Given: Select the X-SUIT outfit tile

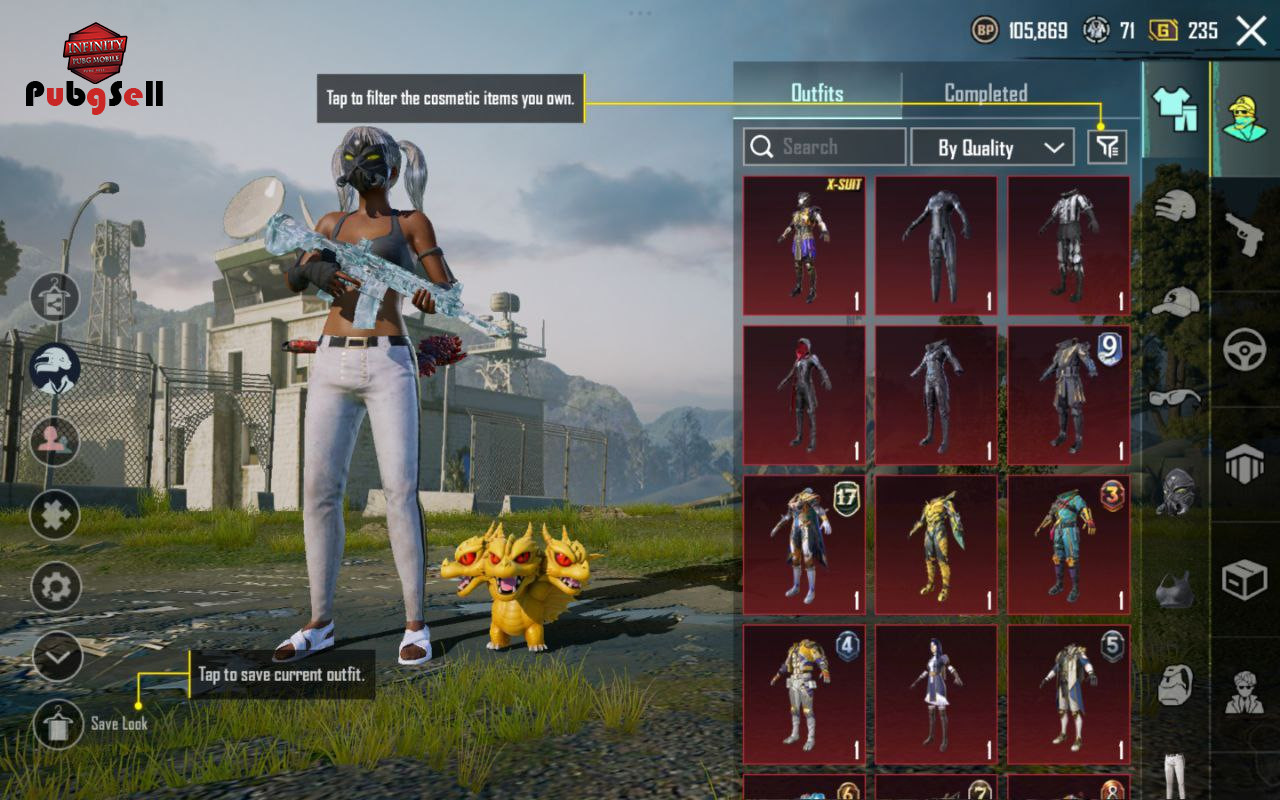Looking at the screenshot, I should (x=804, y=245).
